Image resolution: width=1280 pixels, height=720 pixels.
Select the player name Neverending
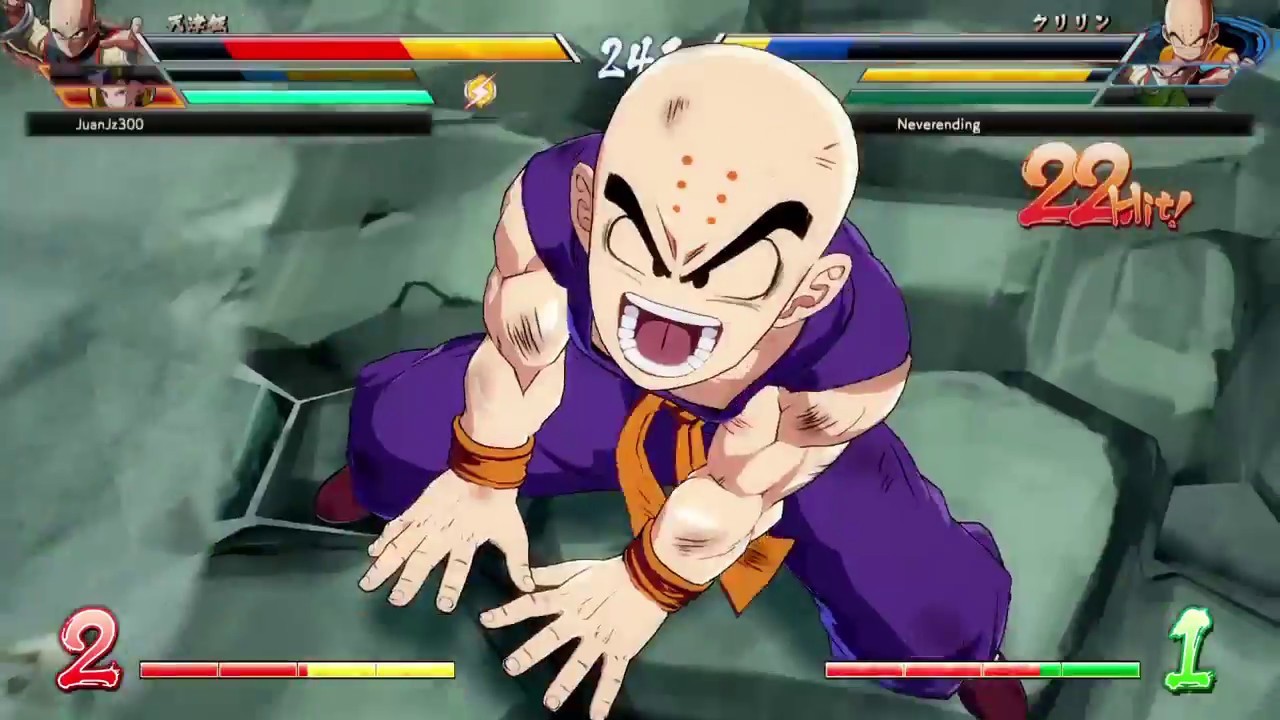pos(939,124)
